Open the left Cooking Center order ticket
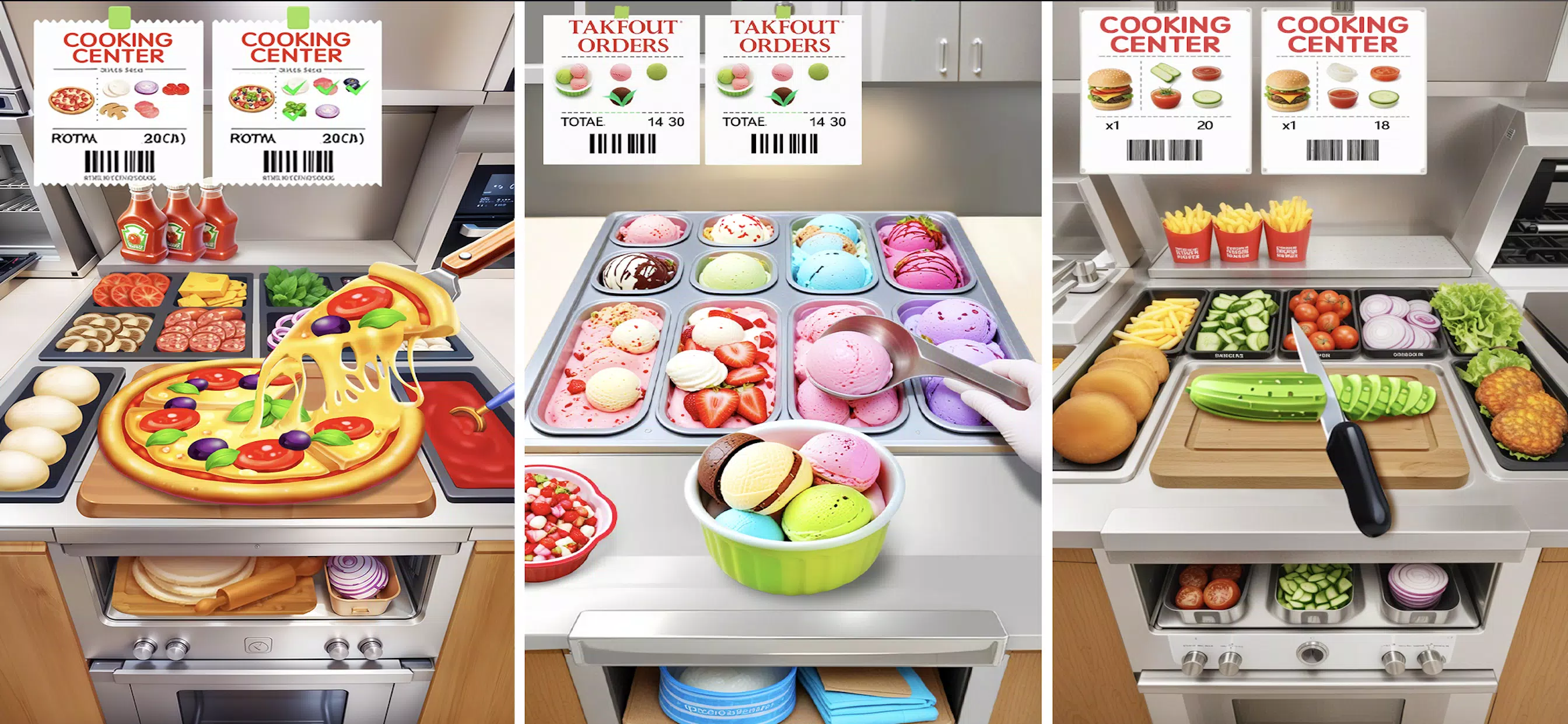The height and width of the screenshot is (724, 1568). point(118,92)
